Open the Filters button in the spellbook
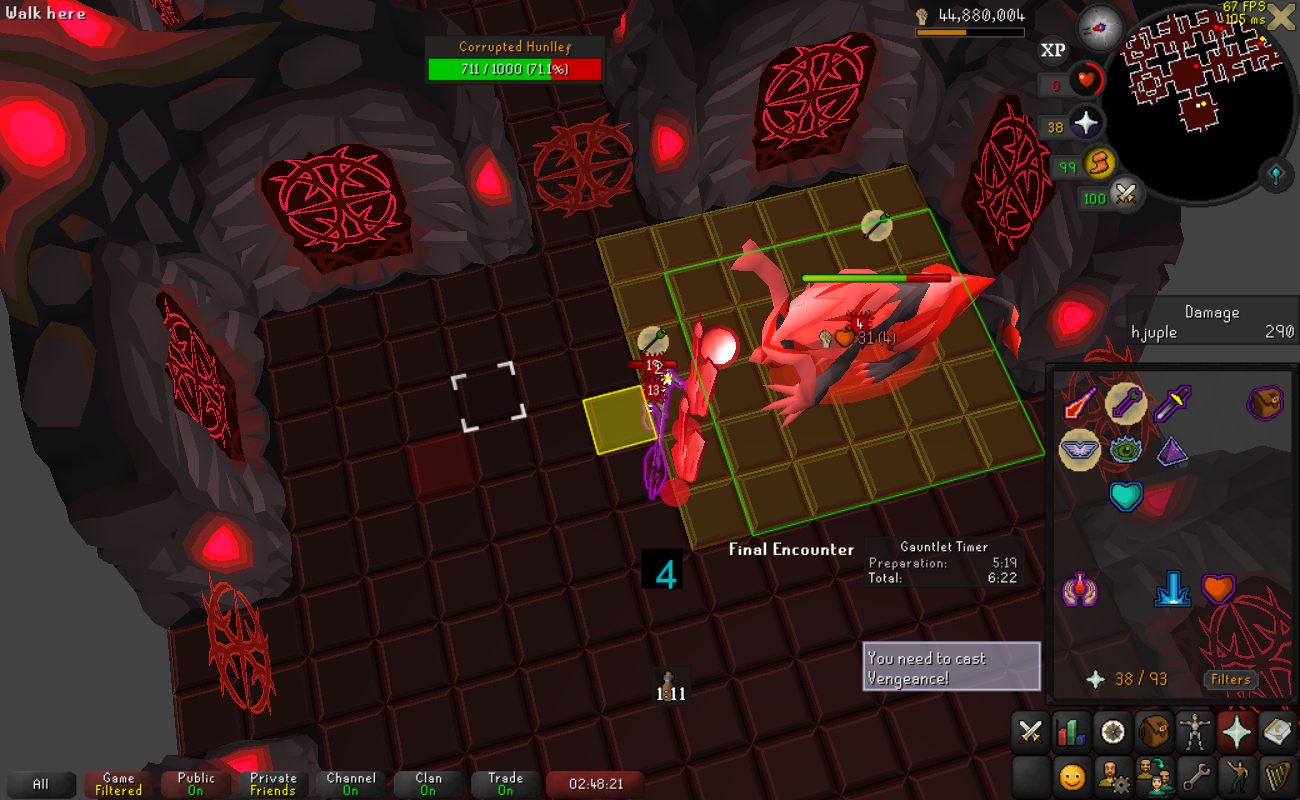Viewport: 1300px width, 800px height. click(x=1230, y=679)
